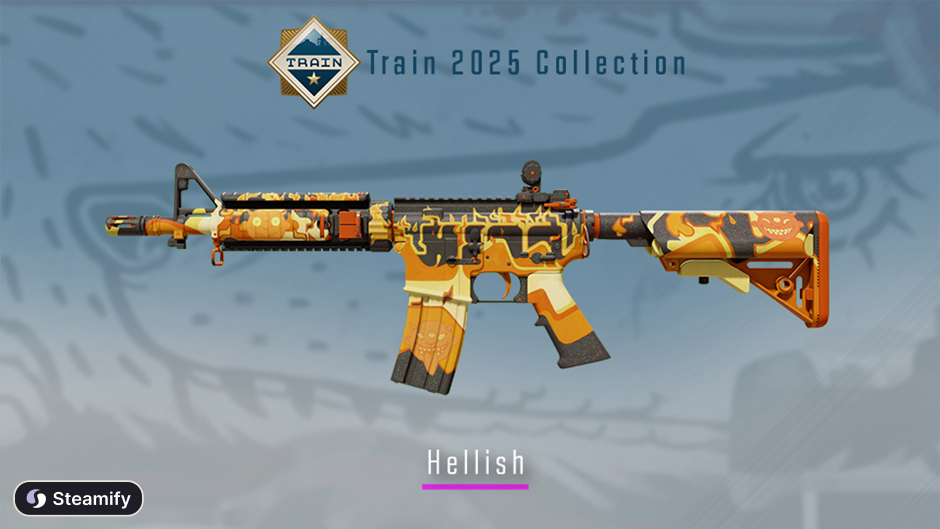Choose the Hellish skin name label
Screen dimensions: 940x529
[x=475, y=463]
